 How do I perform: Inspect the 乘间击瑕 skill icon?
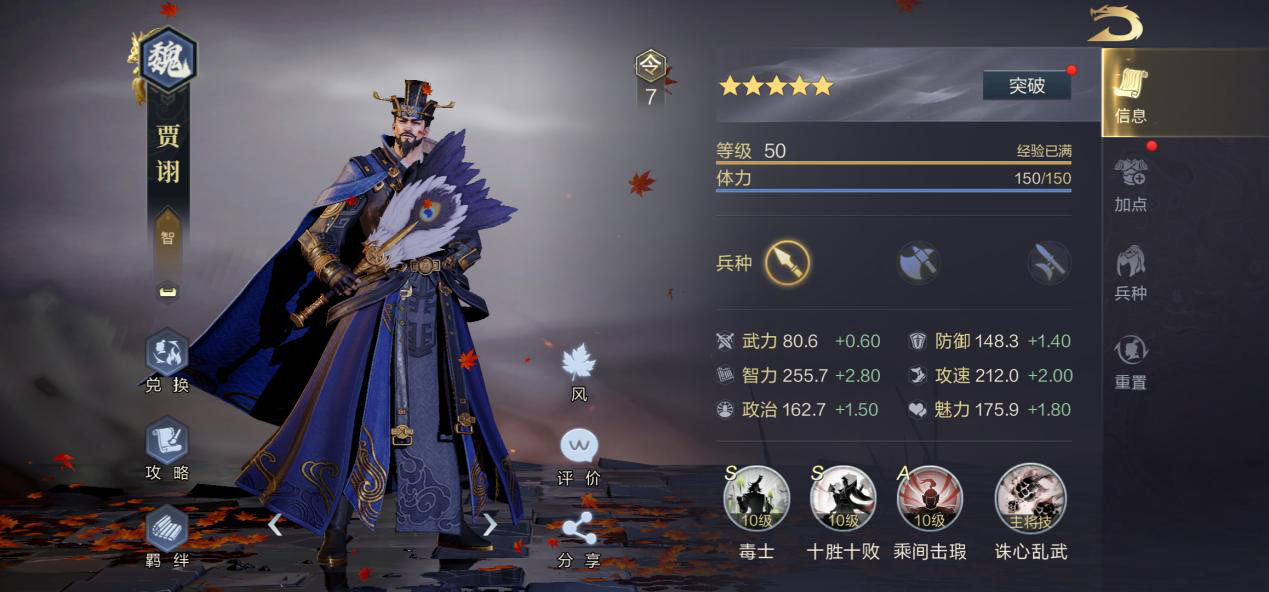[x=929, y=499]
